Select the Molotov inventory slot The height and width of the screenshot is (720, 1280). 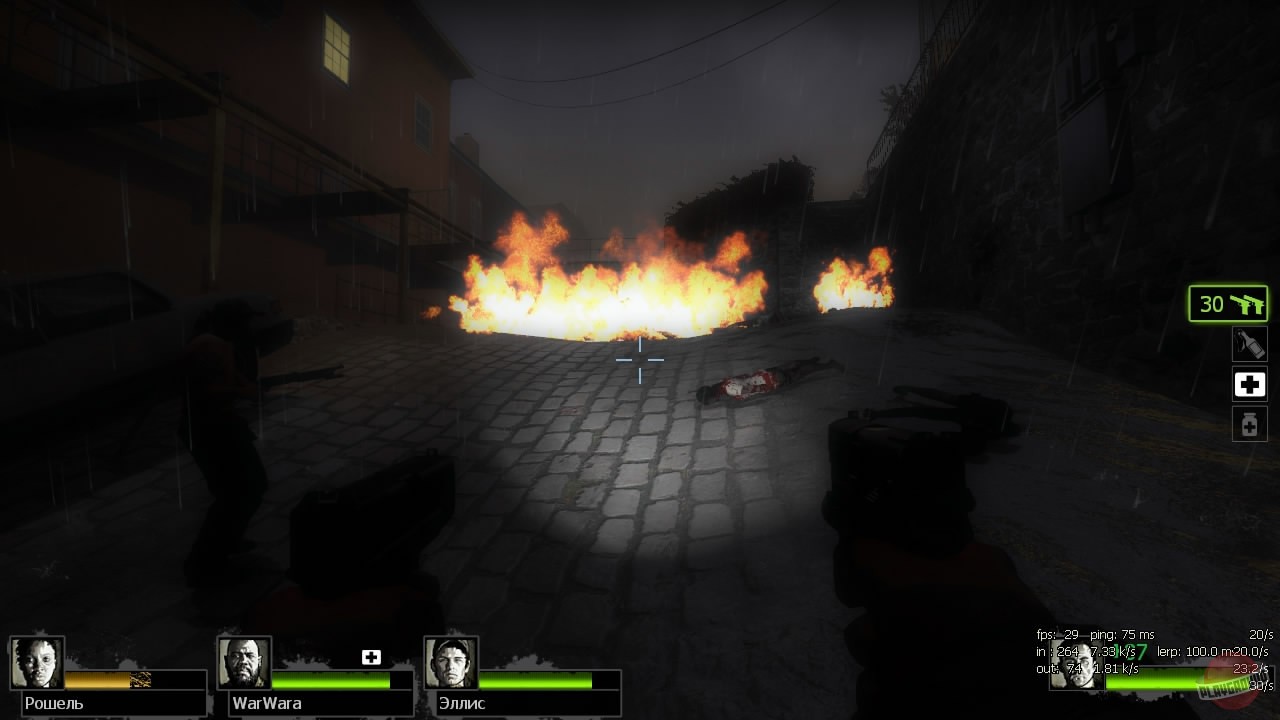pos(1249,344)
